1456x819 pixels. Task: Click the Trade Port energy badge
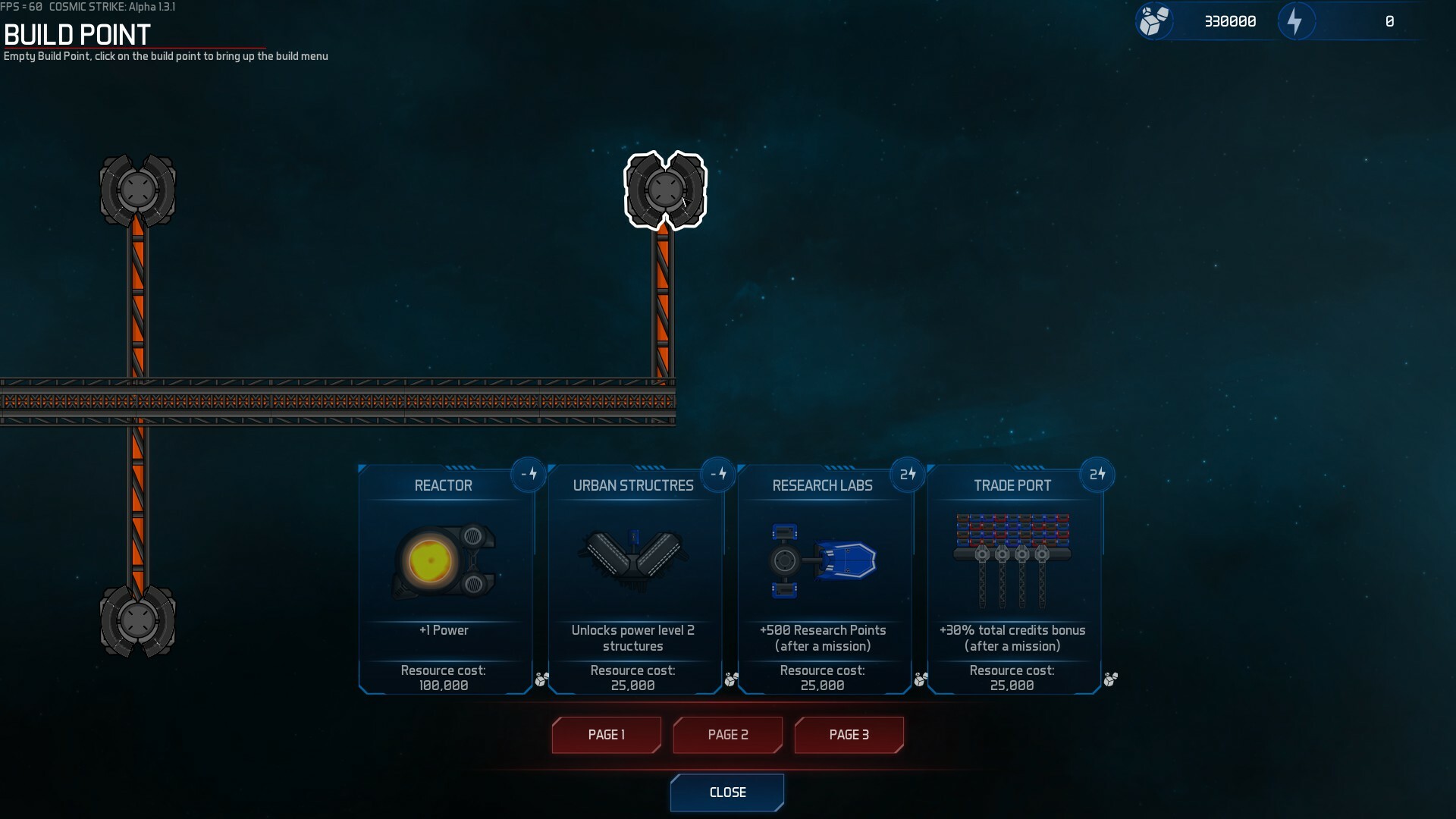1098,474
